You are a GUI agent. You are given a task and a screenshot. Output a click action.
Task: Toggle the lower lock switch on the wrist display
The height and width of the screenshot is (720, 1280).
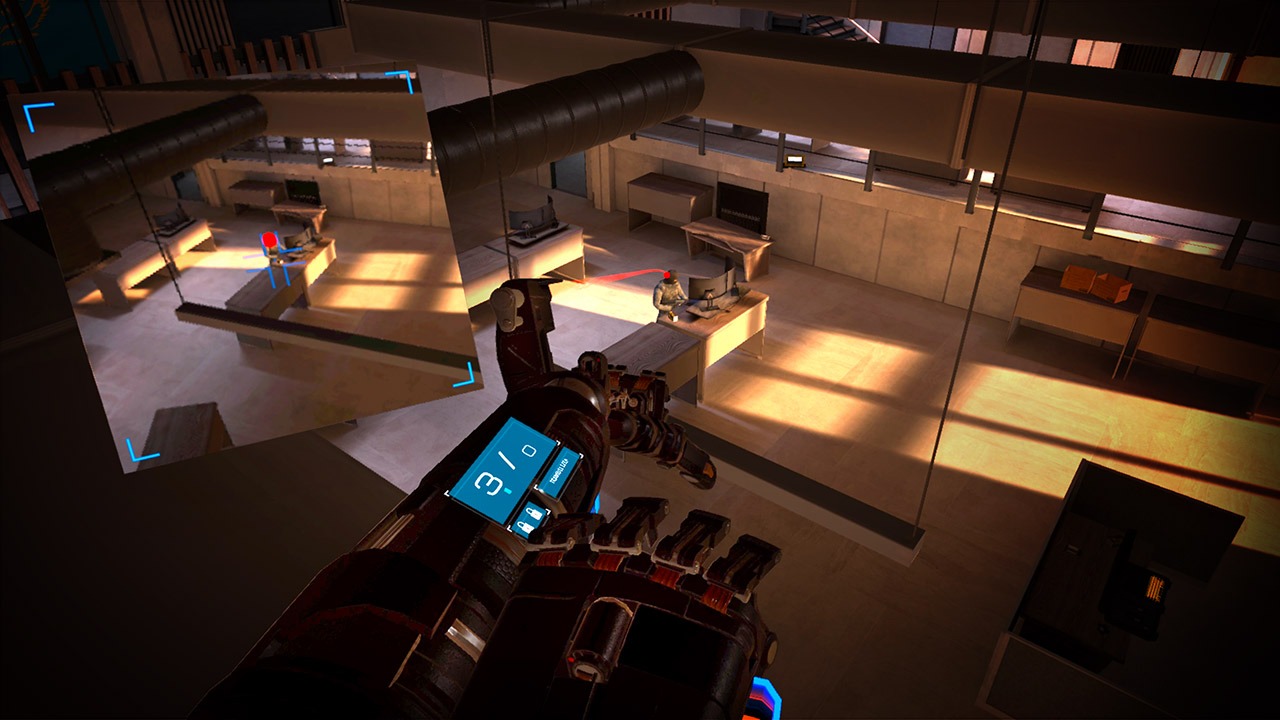[x=525, y=527]
